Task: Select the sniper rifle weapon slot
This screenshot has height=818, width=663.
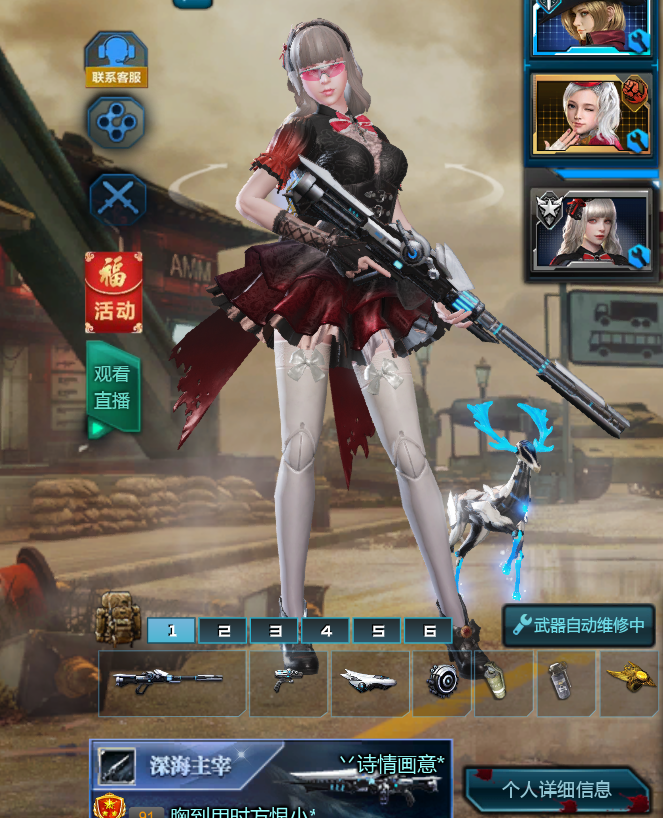Action: point(172,683)
